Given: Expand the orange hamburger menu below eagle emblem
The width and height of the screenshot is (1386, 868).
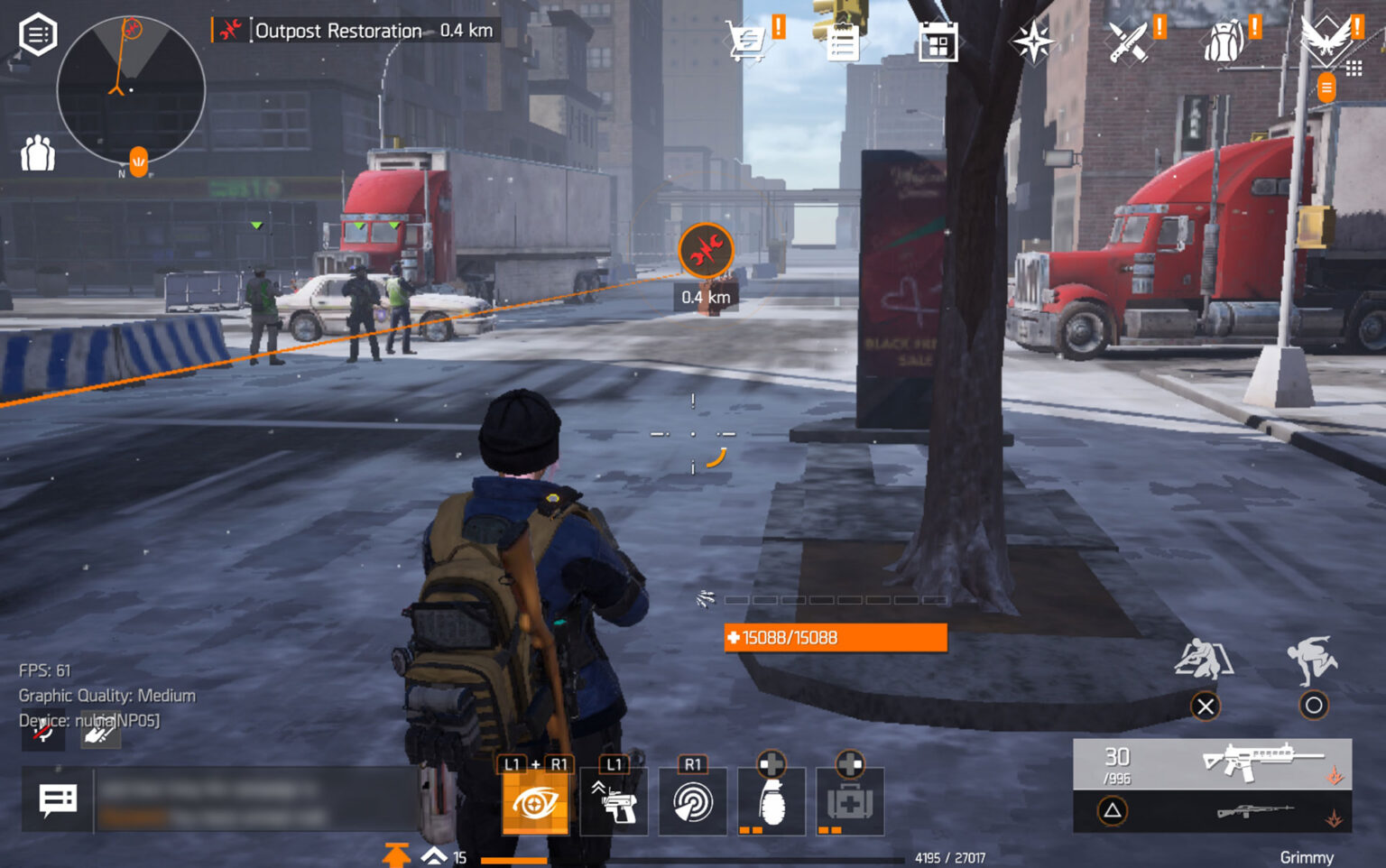Looking at the screenshot, I should point(1327,88).
